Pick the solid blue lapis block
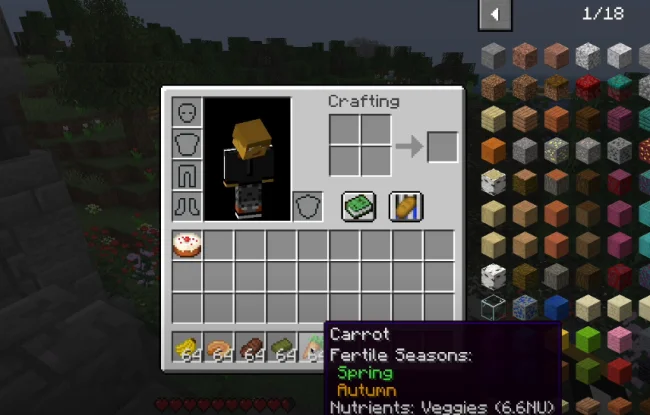 (557, 308)
